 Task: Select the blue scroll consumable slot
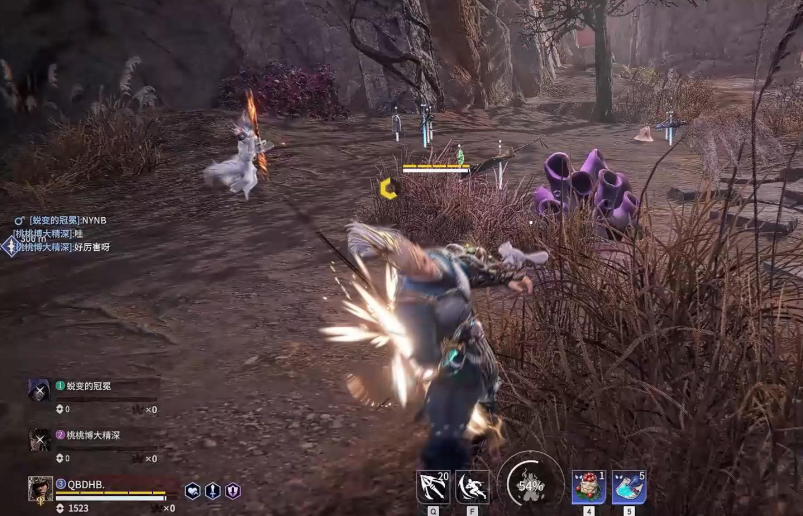[628, 487]
